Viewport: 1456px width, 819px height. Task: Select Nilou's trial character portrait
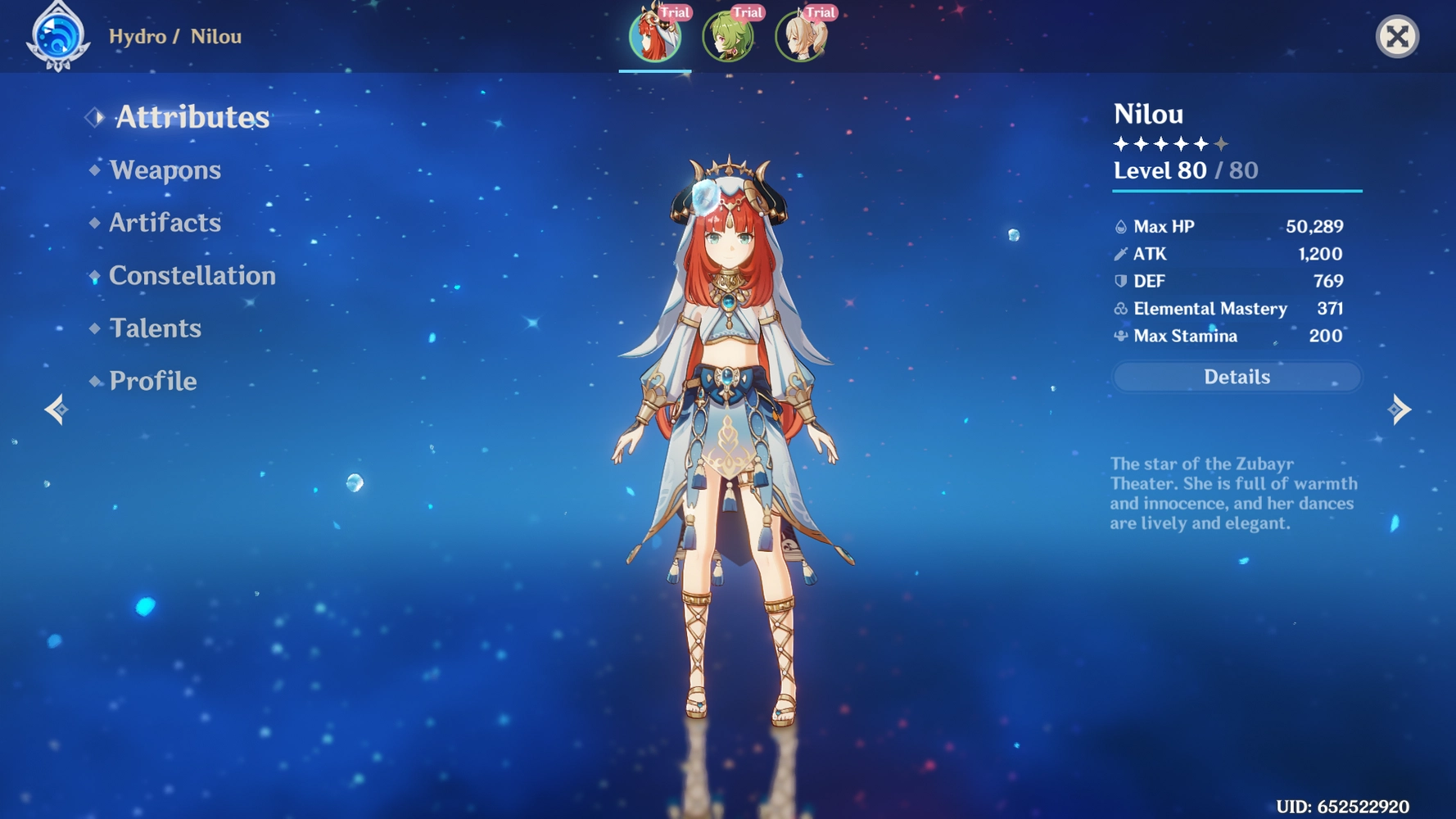[654, 34]
